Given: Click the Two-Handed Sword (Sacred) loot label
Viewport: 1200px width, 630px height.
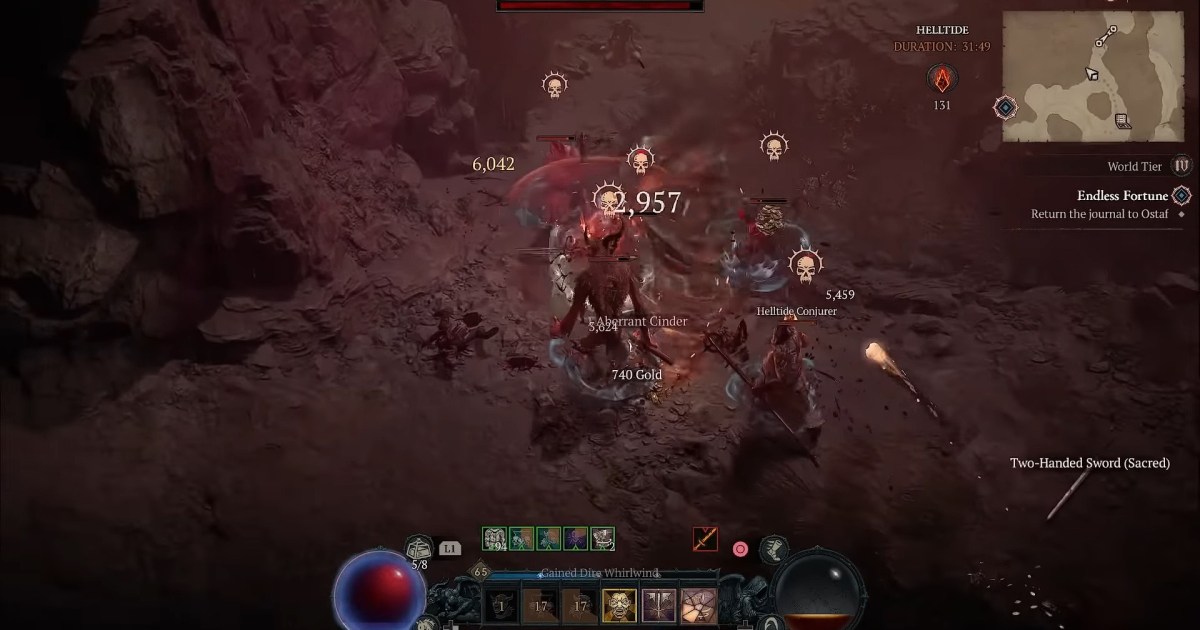Looking at the screenshot, I should pos(1089,463).
